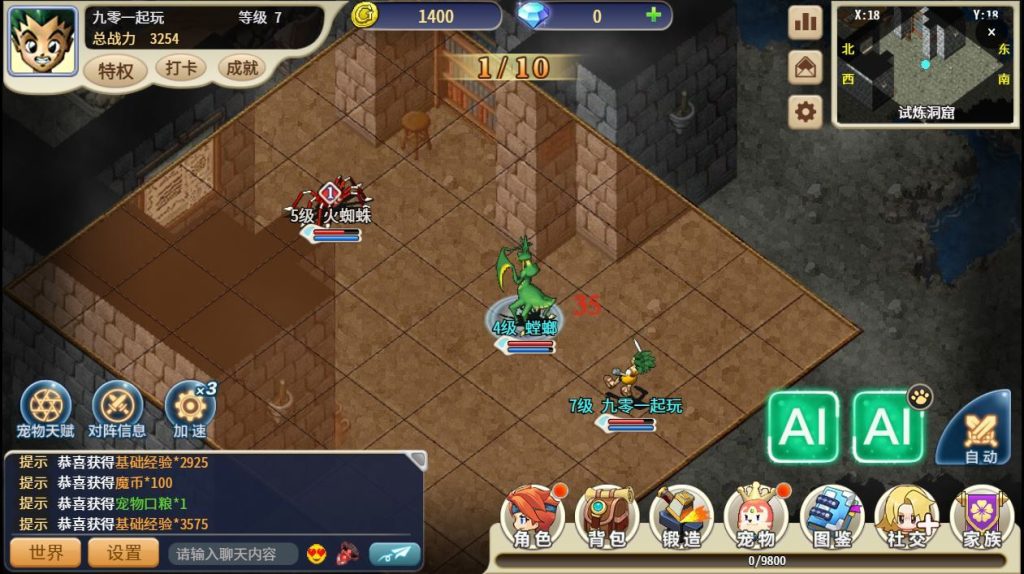Viewport: 1024px width, 574px height.
Task: Click the player avatar portrait
Action: pyautogui.click(x=43, y=41)
